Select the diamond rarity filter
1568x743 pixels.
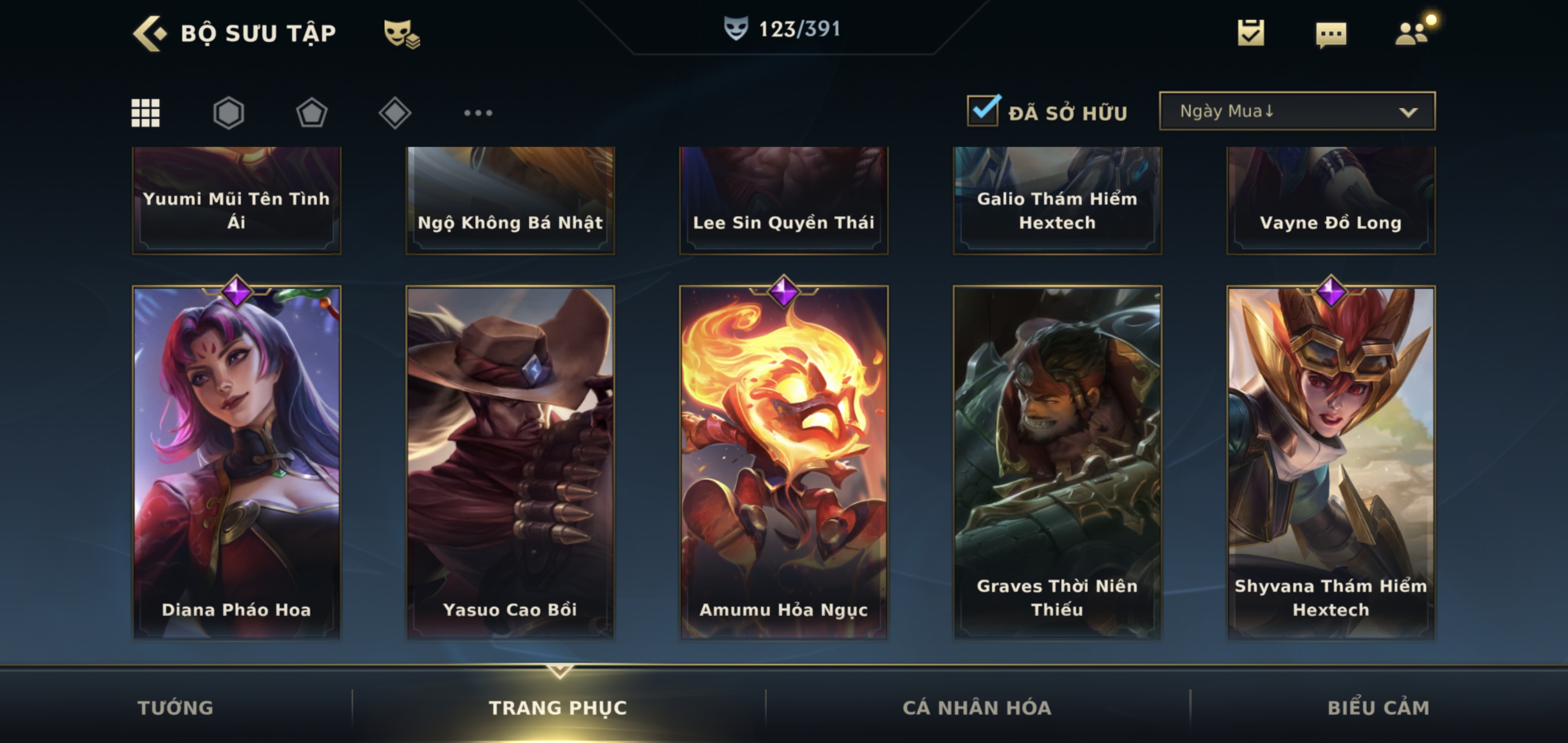[x=395, y=112]
